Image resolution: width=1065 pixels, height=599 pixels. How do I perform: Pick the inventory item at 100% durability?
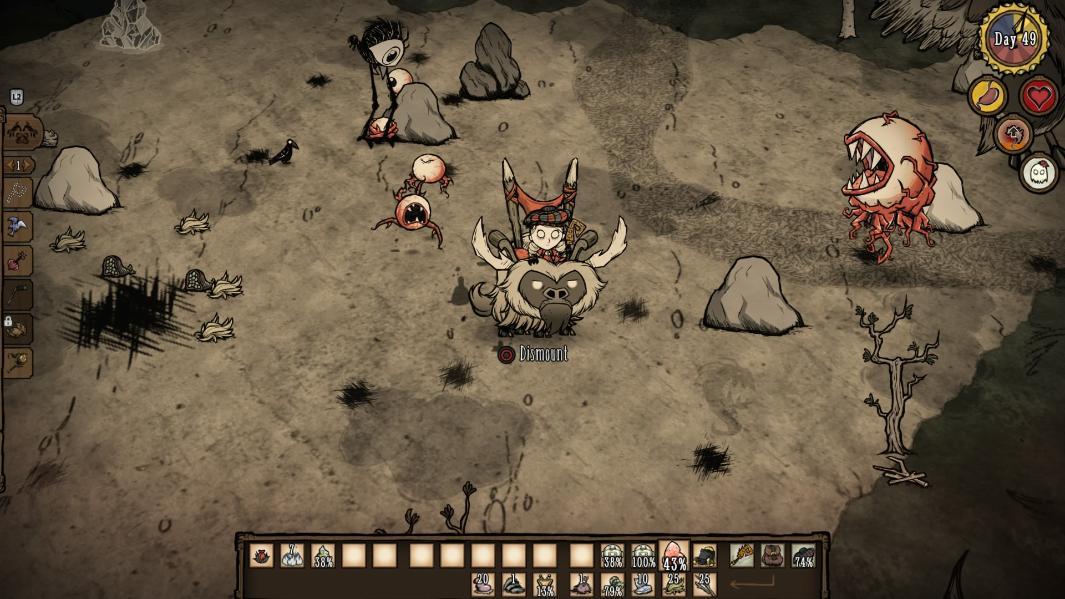pos(643,556)
